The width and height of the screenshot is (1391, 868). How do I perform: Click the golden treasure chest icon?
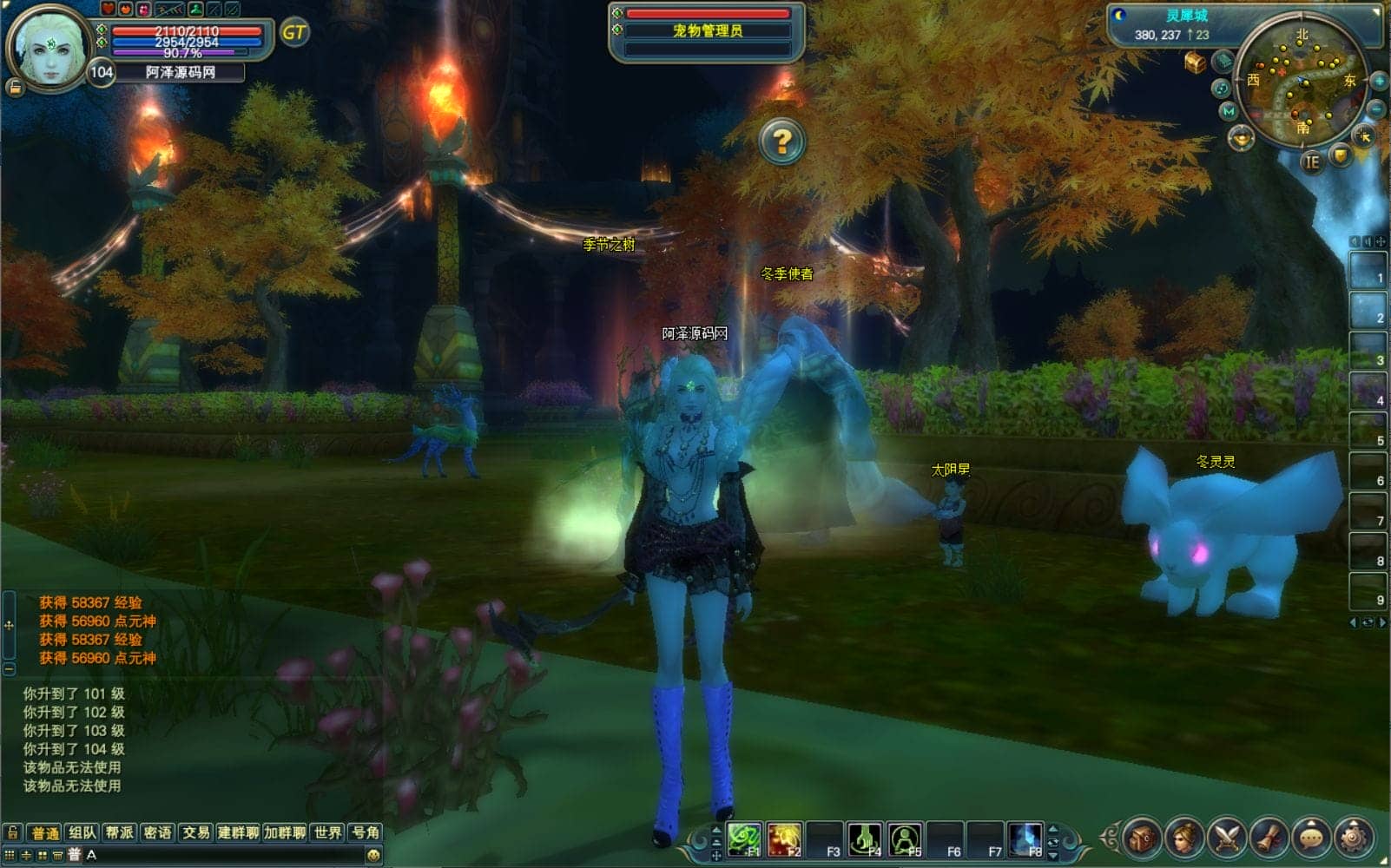[x=1196, y=62]
